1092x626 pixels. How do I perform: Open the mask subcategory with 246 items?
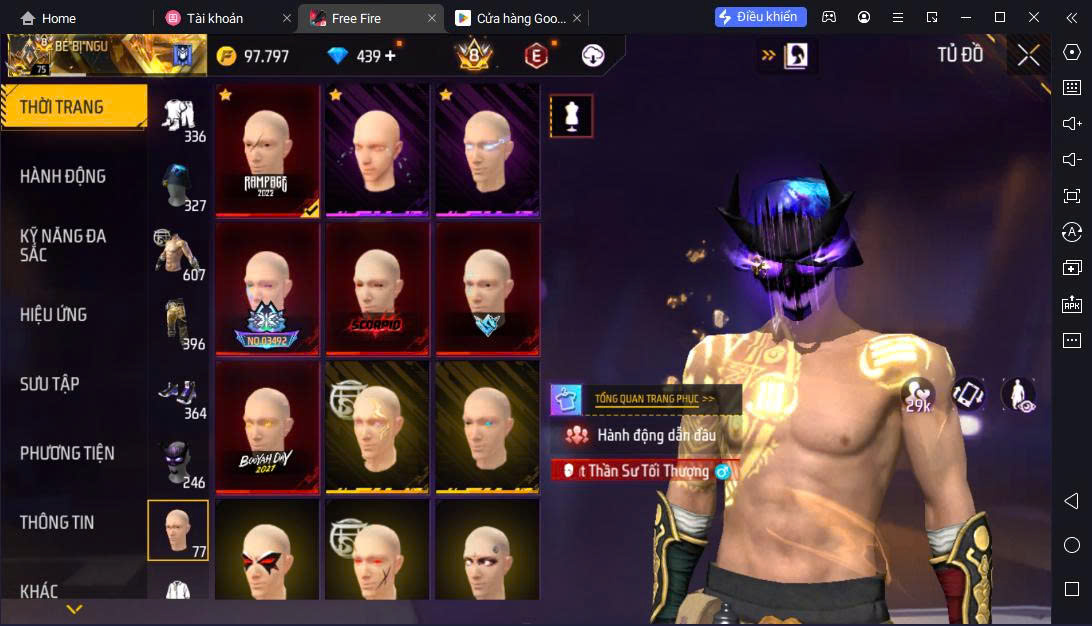[x=180, y=465]
